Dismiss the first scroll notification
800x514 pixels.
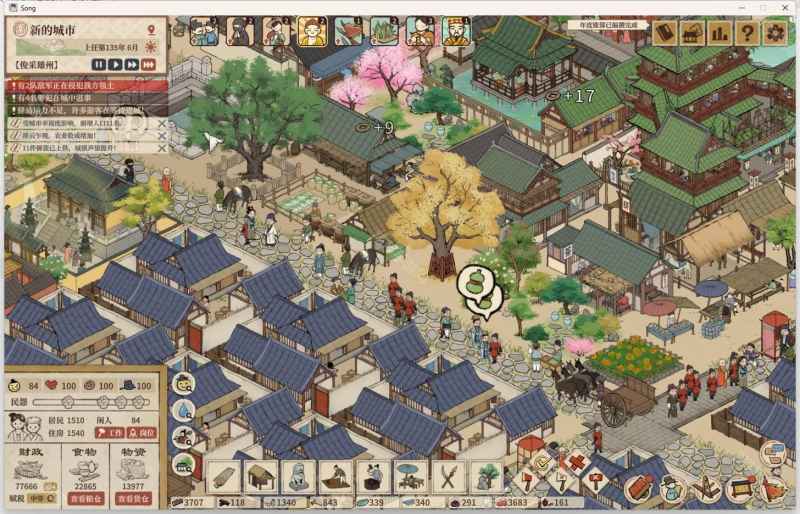162,122
